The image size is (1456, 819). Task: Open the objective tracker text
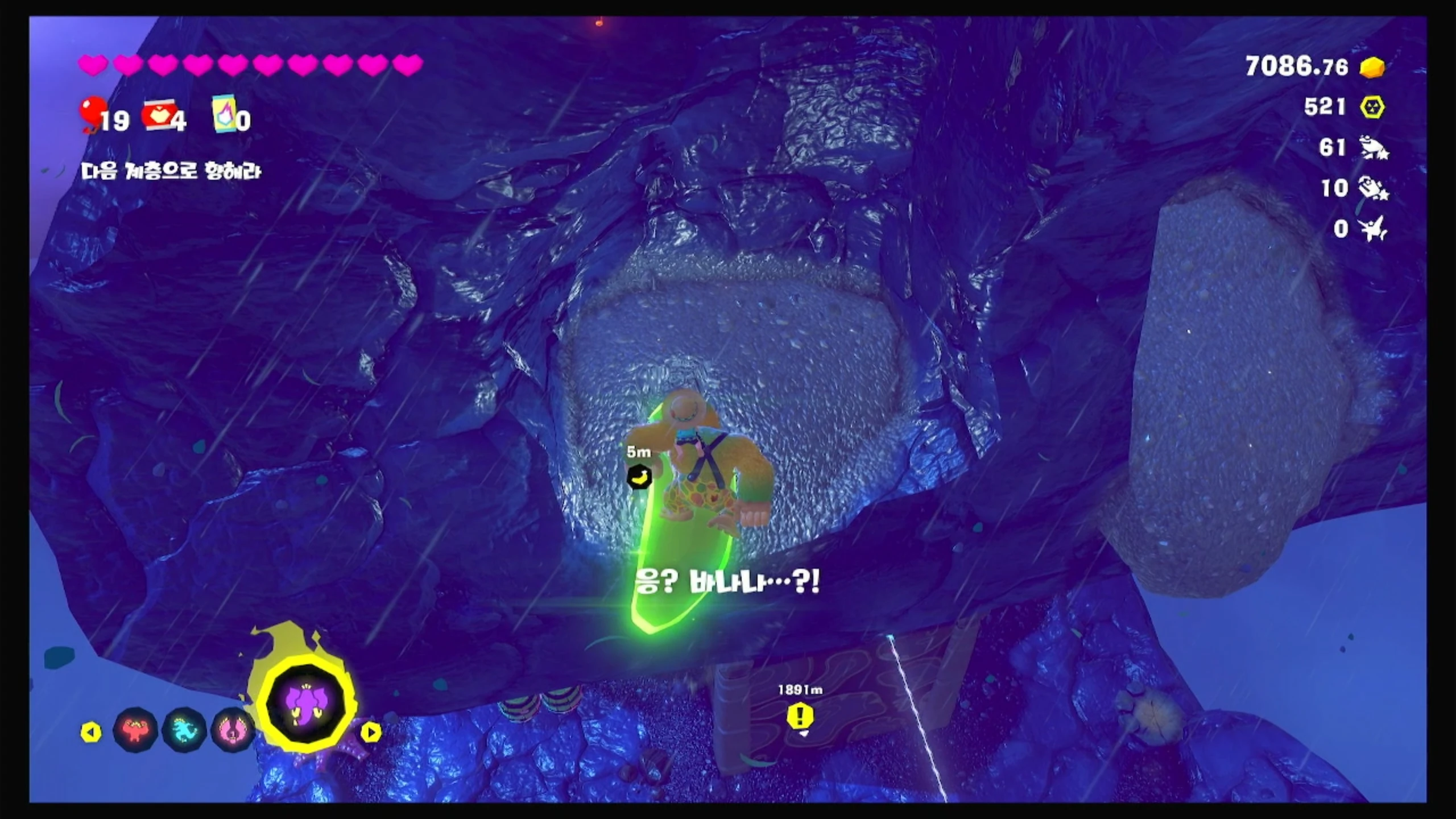pyautogui.click(x=171, y=171)
